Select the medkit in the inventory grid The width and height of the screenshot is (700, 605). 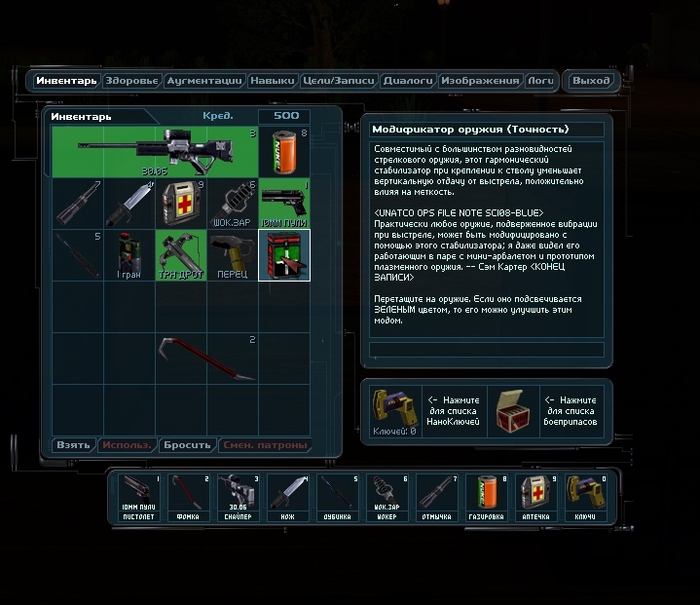point(181,204)
